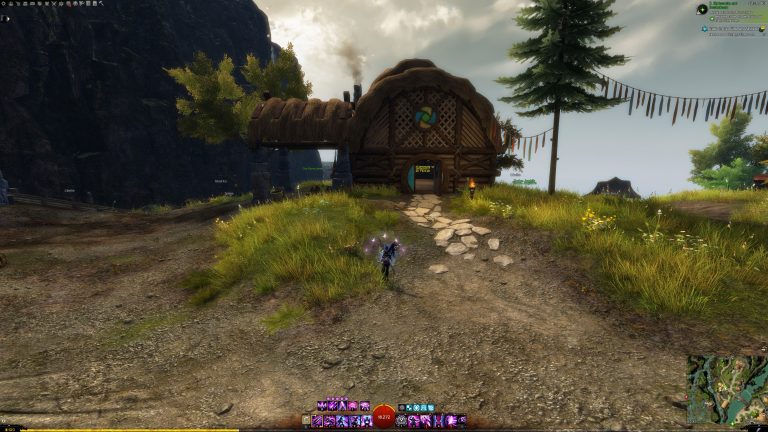Click the green star story tracker icon

702,9
